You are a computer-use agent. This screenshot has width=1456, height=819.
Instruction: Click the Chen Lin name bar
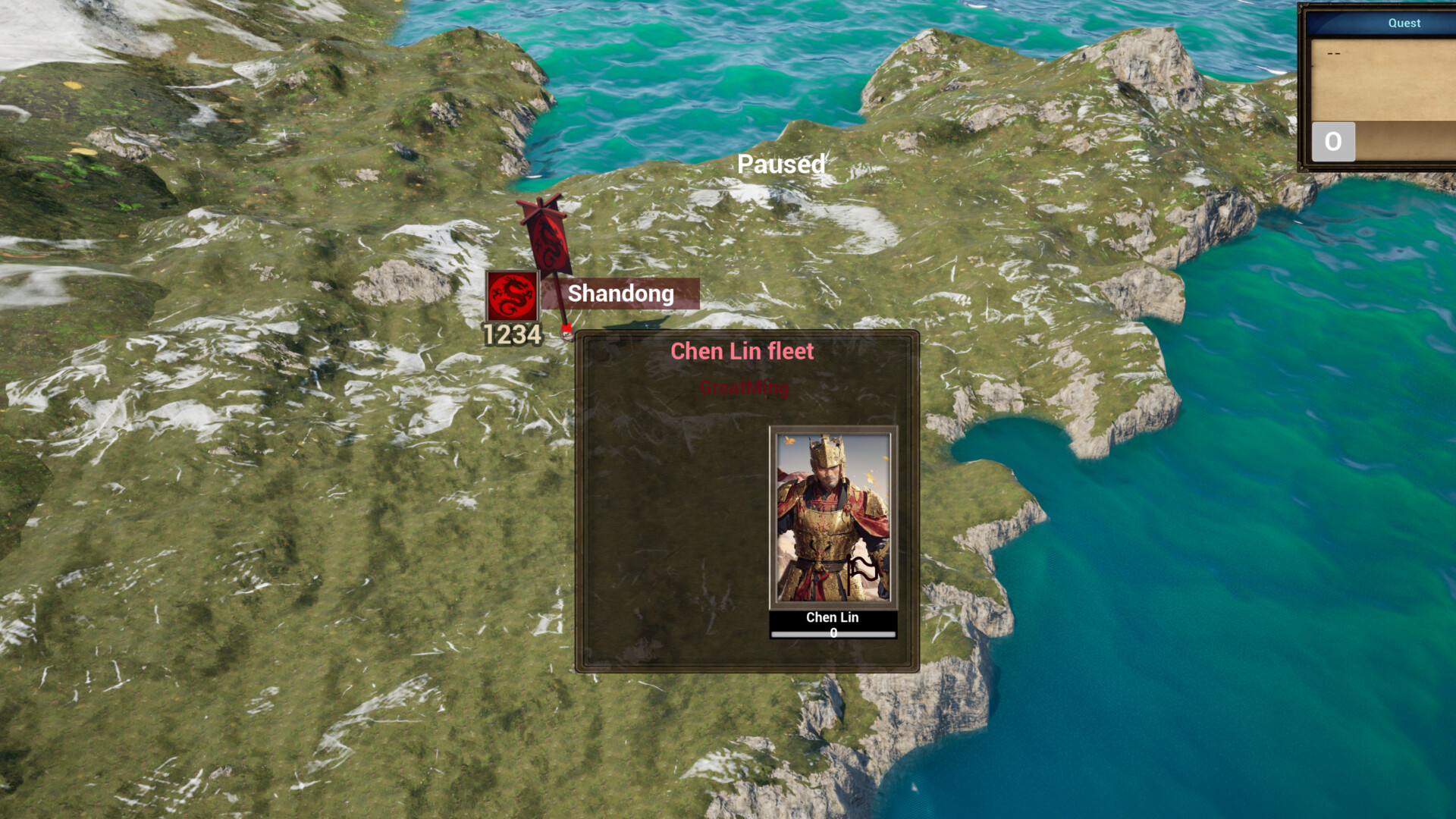click(831, 617)
